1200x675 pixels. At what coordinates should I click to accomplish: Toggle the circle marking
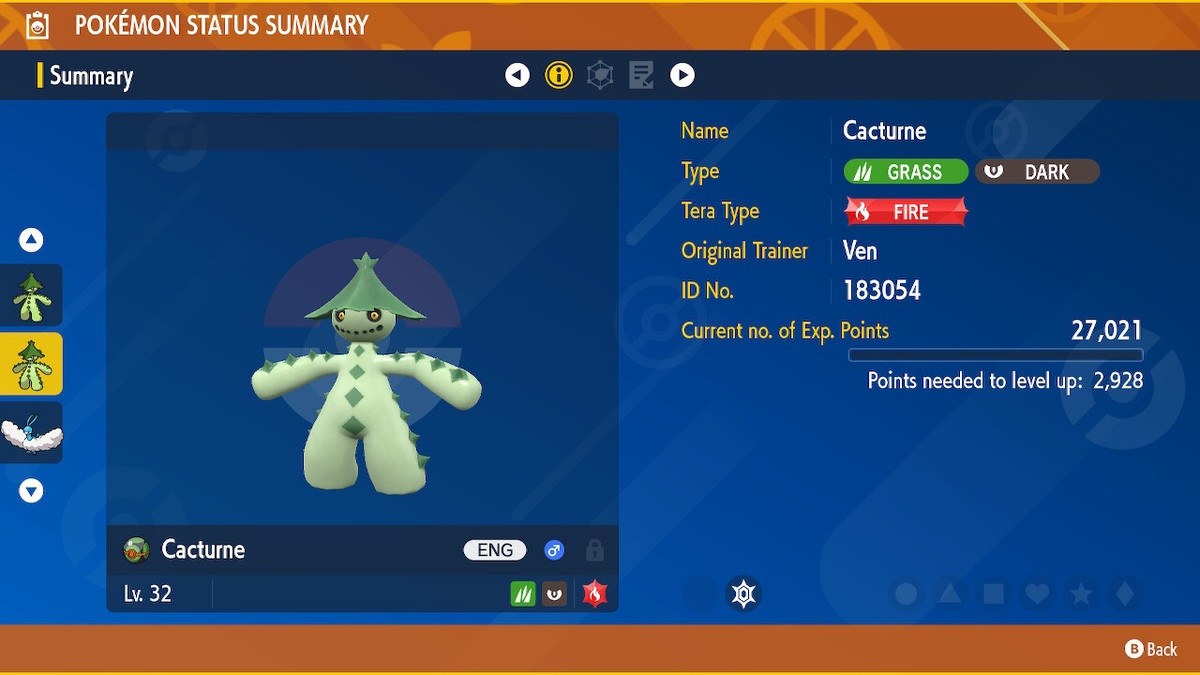pyautogui.click(x=906, y=594)
